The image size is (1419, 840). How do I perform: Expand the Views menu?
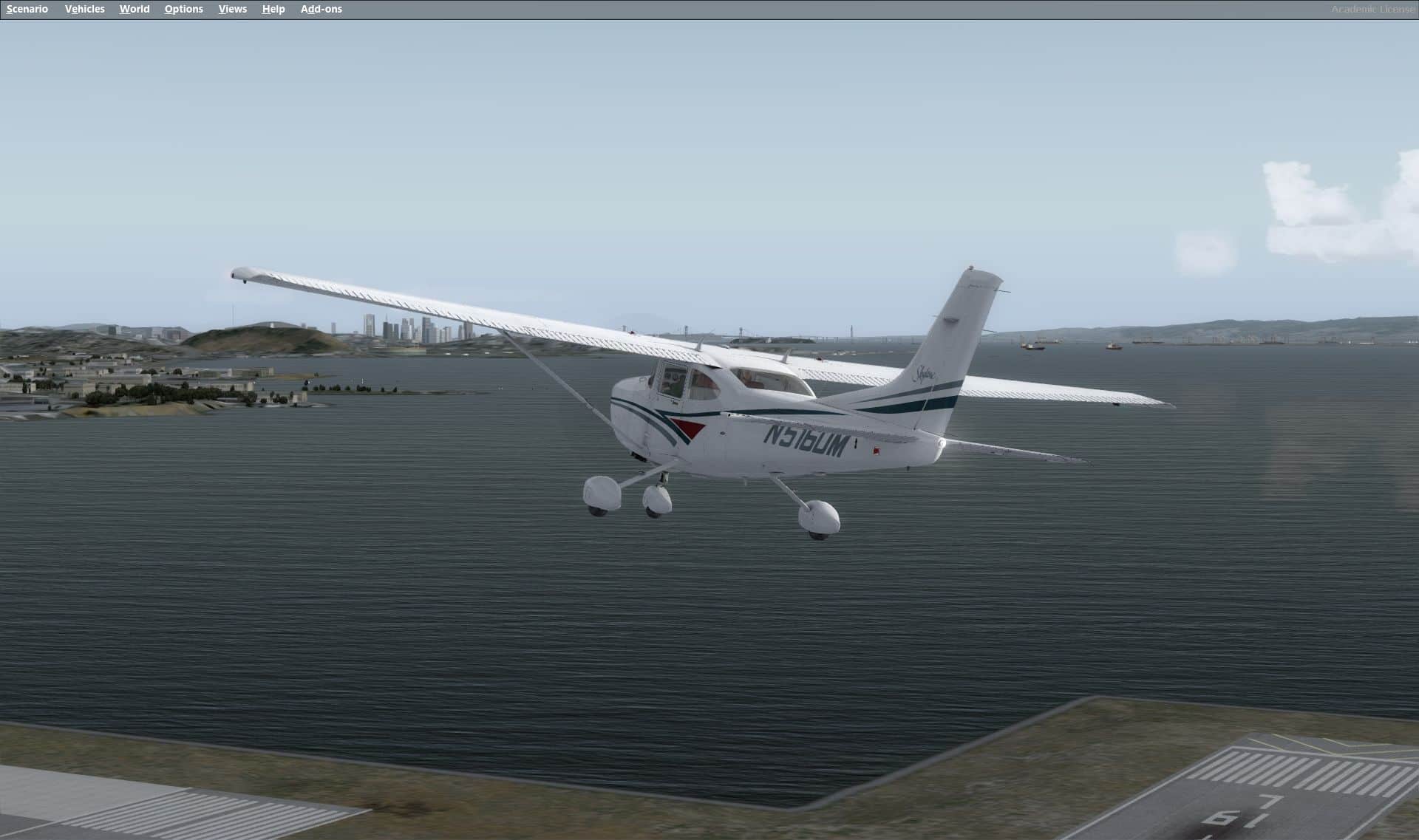pyautogui.click(x=232, y=9)
